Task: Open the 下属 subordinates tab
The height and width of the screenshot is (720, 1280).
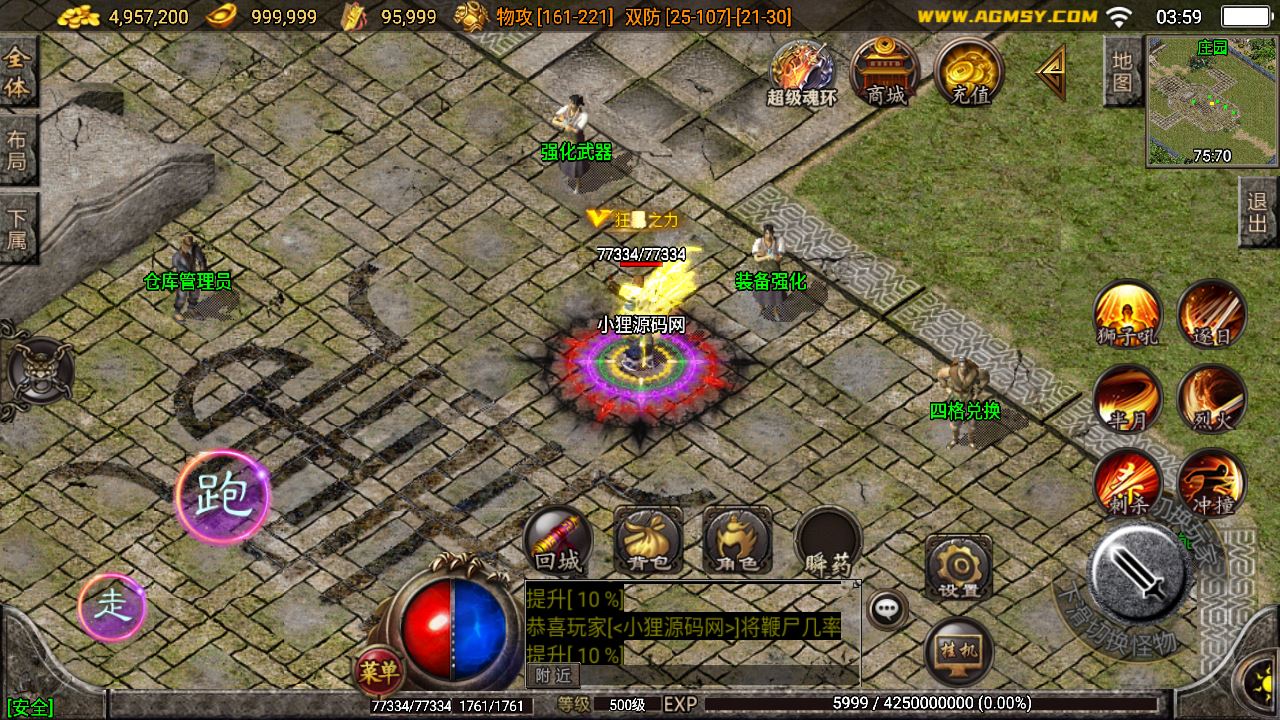Action: (x=18, y=229)
